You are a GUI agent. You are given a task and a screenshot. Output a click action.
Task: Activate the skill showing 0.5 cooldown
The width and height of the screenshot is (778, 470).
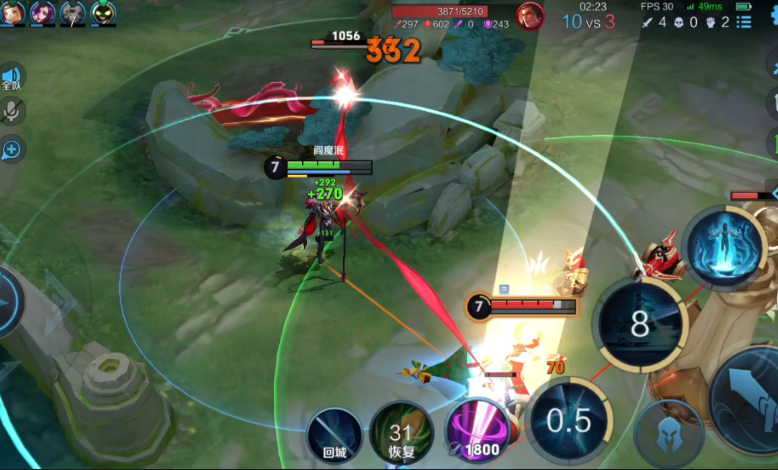pyautogui.click(x=567, y=419)
